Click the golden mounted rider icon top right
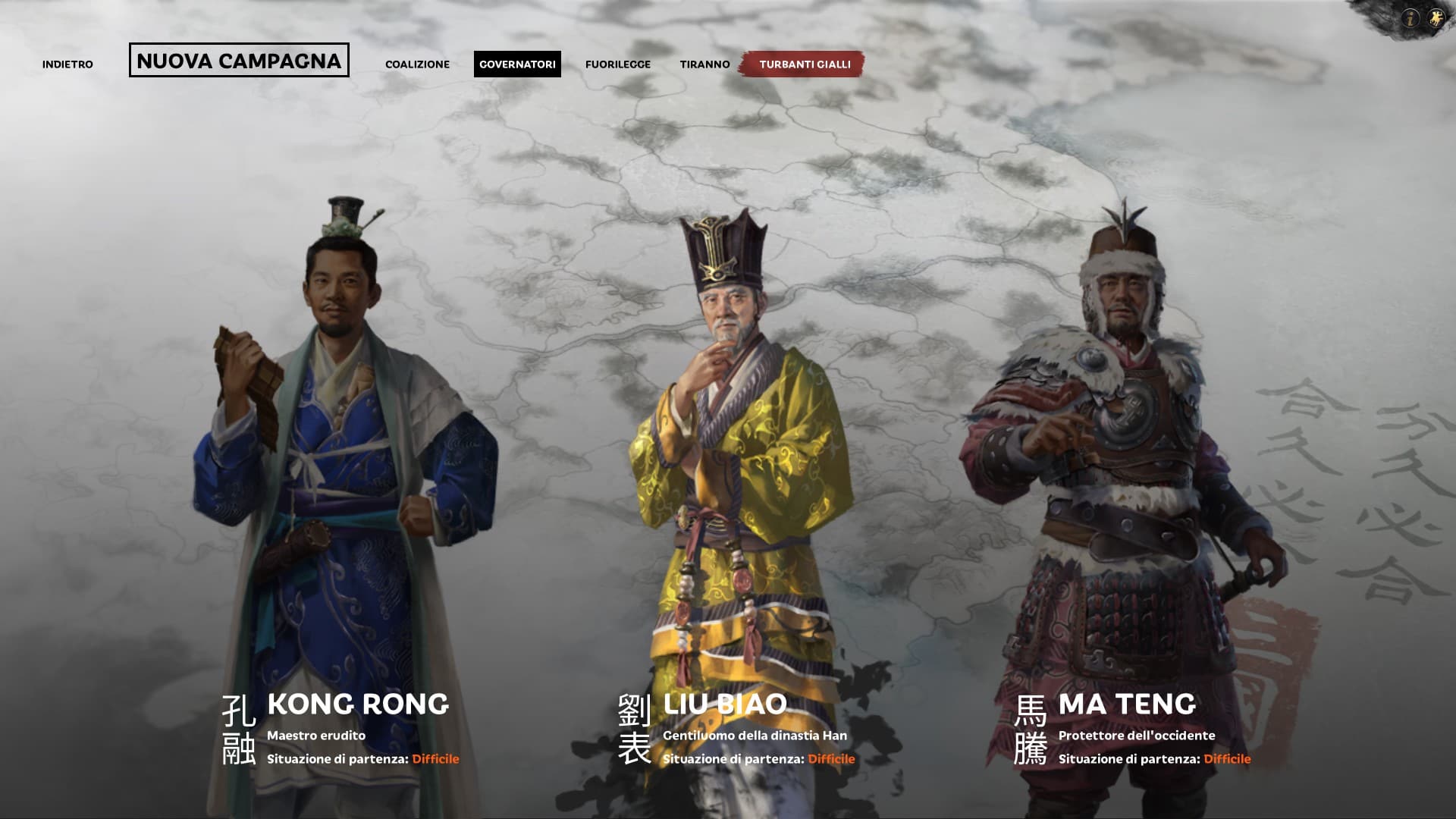Viewport: 1456px width, 819px height. point(1437,17)
